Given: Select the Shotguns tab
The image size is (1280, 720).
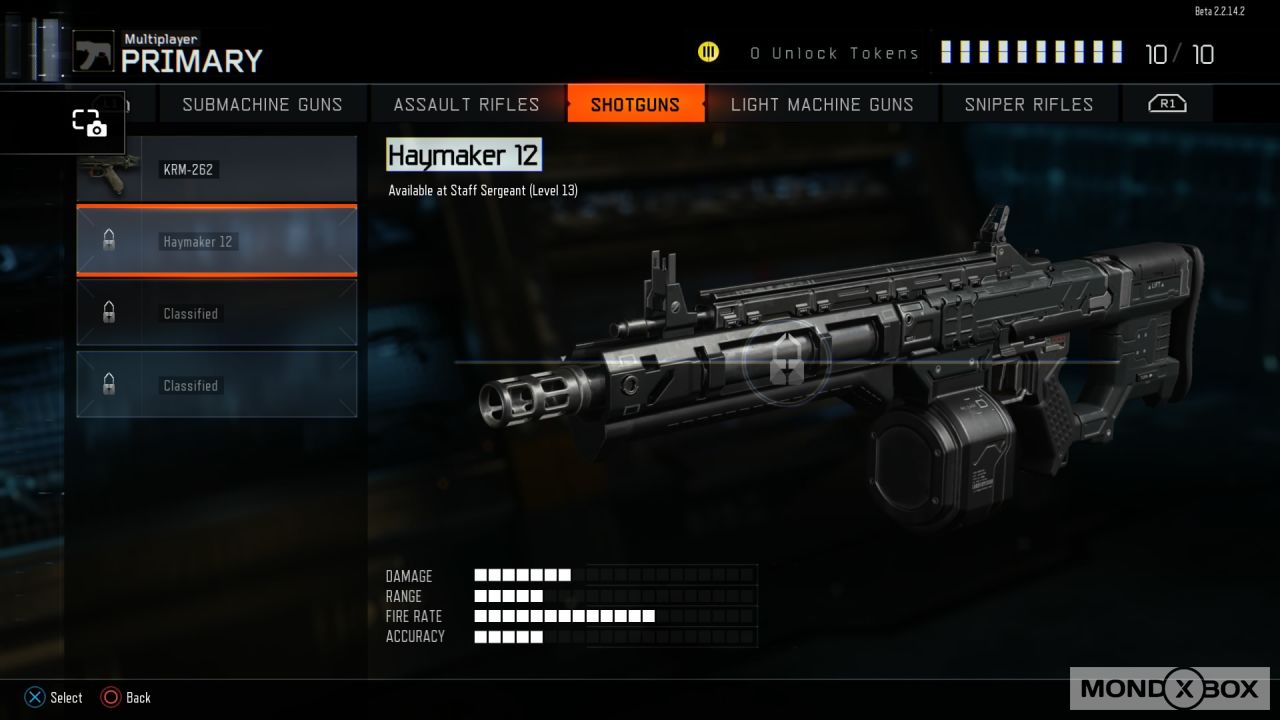Looking at the screenshot, I should click(x=635, y=104).
